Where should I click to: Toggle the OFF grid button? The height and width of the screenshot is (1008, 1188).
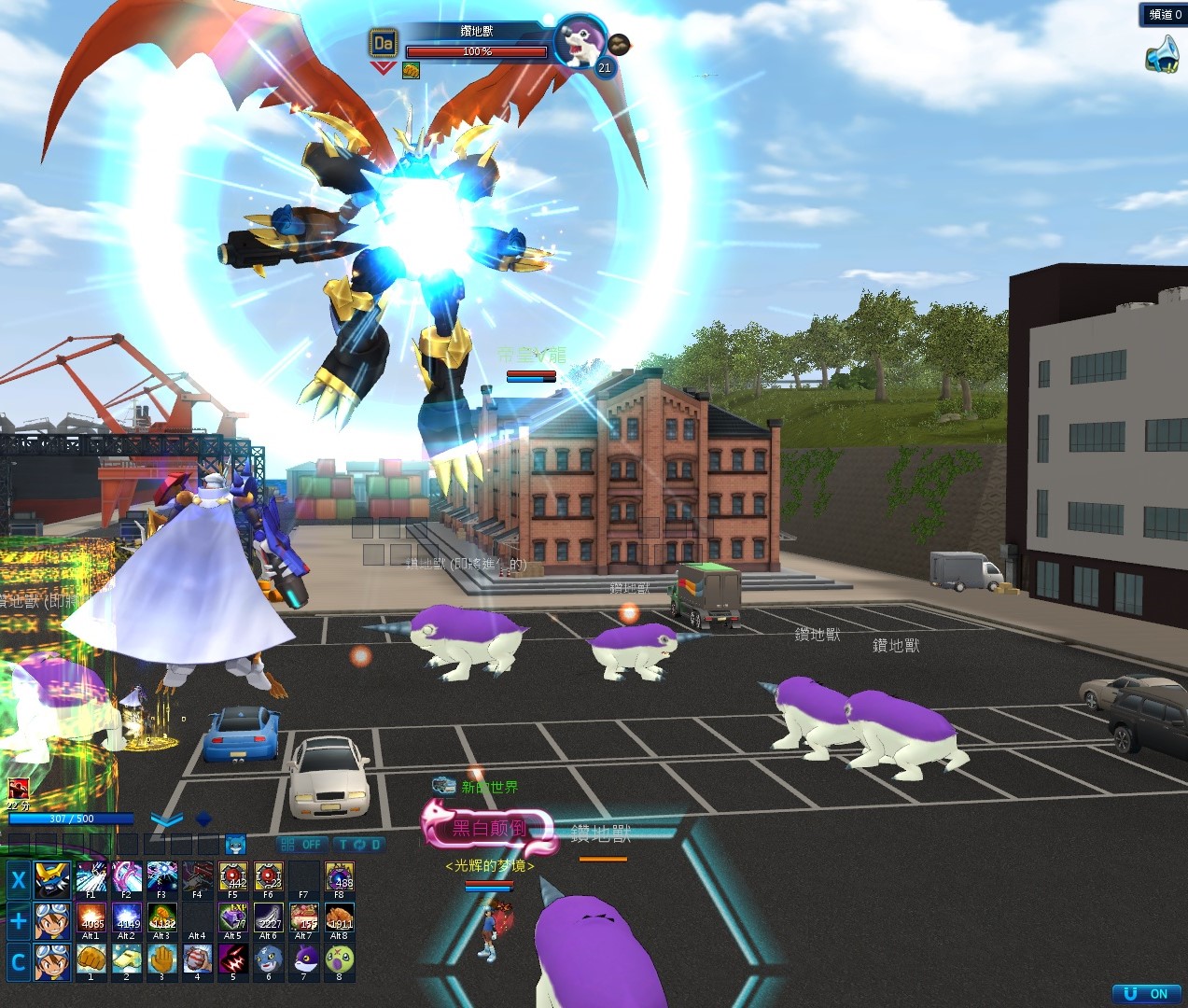(x=301, y=844)
